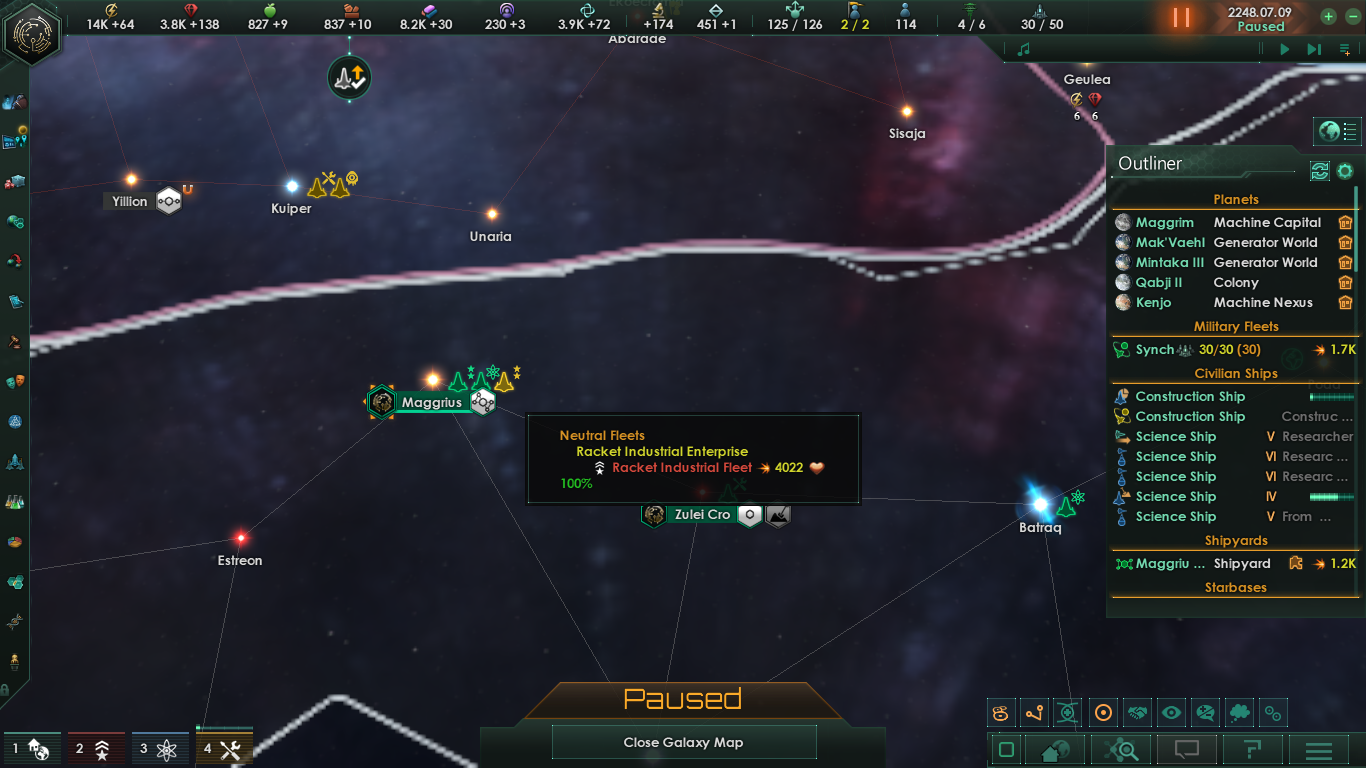Click the Close Galaxy Map button
This screenshot has height=768, width=1366.
(684, 742)
